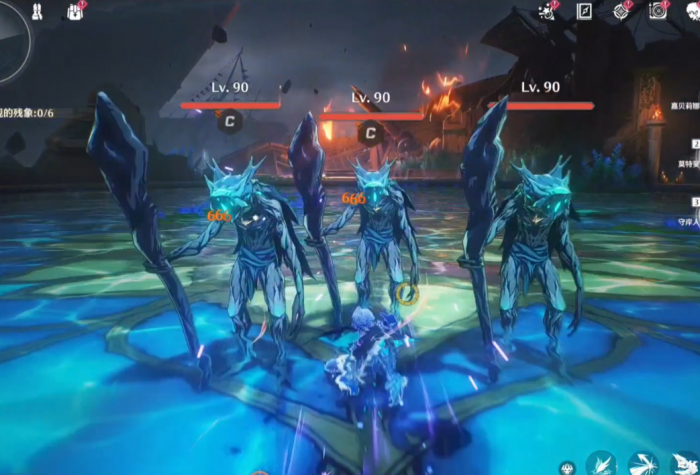Open the sparkle convene icon
The width and height of the screenshot is (700, 475).
click(x=547, y=11)
